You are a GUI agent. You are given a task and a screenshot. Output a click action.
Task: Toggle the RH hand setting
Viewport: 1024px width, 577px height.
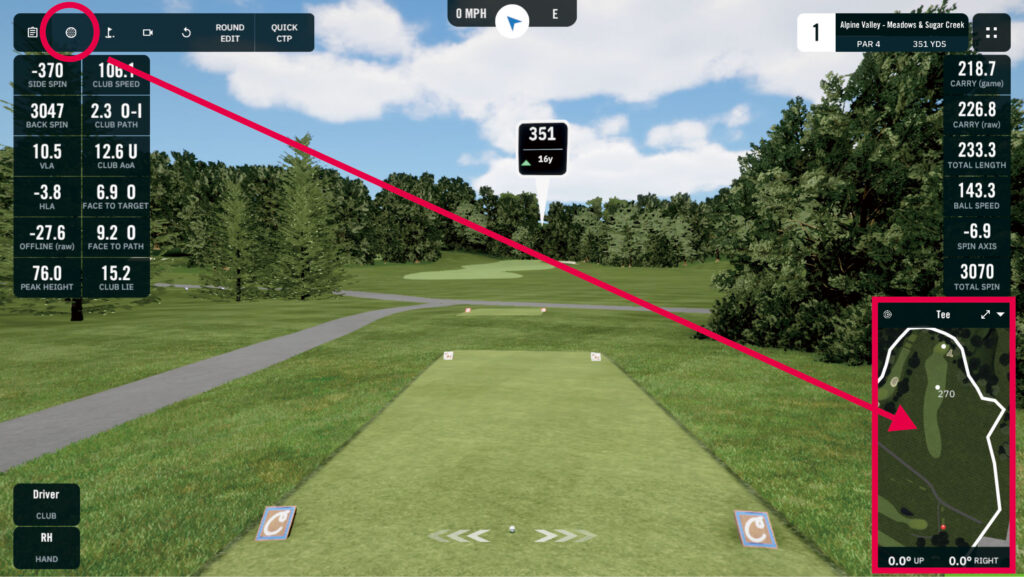pyautogui.click(x=46, y=545)
